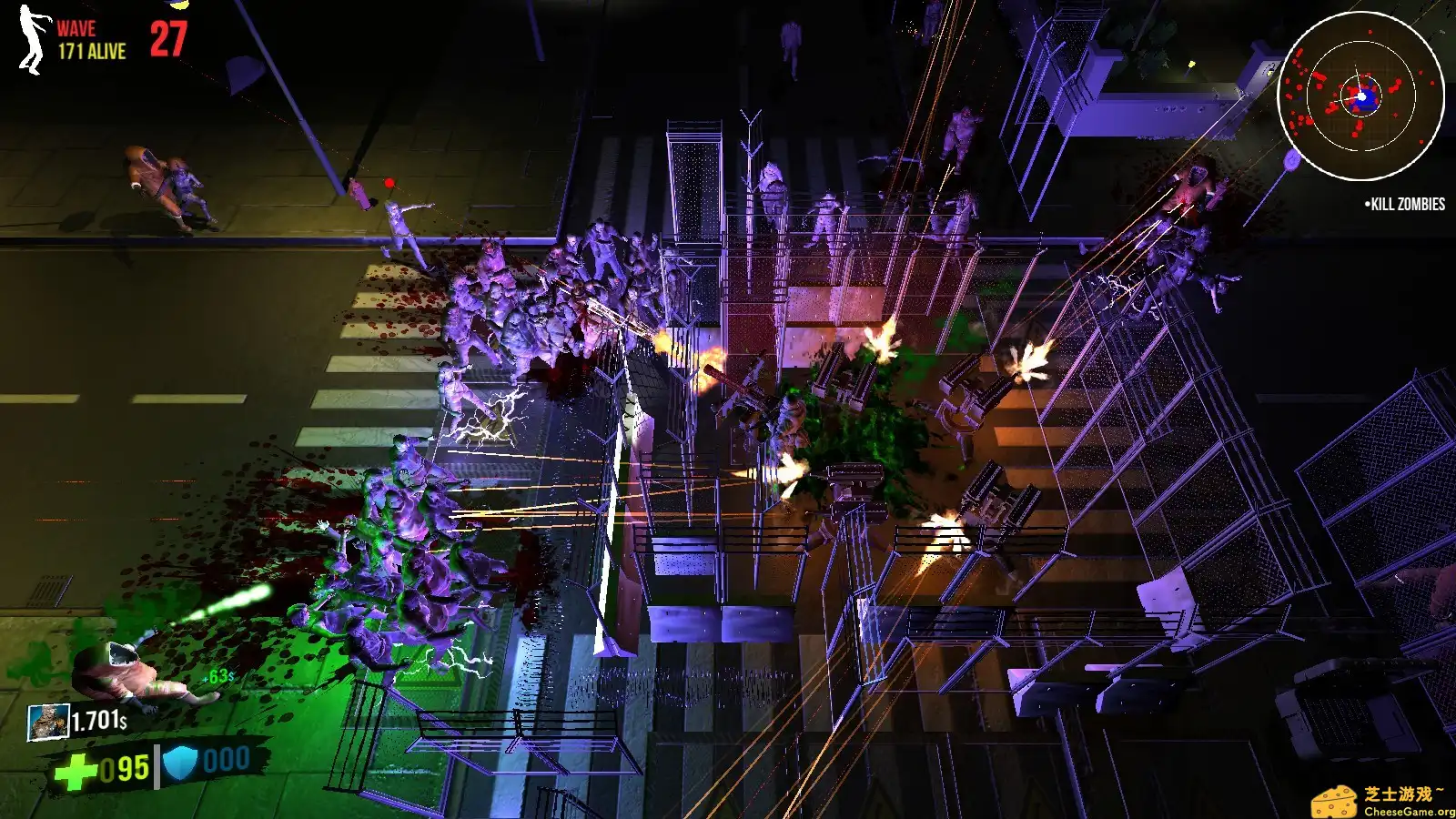The image size is (1456, 819).
Task: Click the bullet point beside KILL ZOMBIES
Action: click(1368, 205)
